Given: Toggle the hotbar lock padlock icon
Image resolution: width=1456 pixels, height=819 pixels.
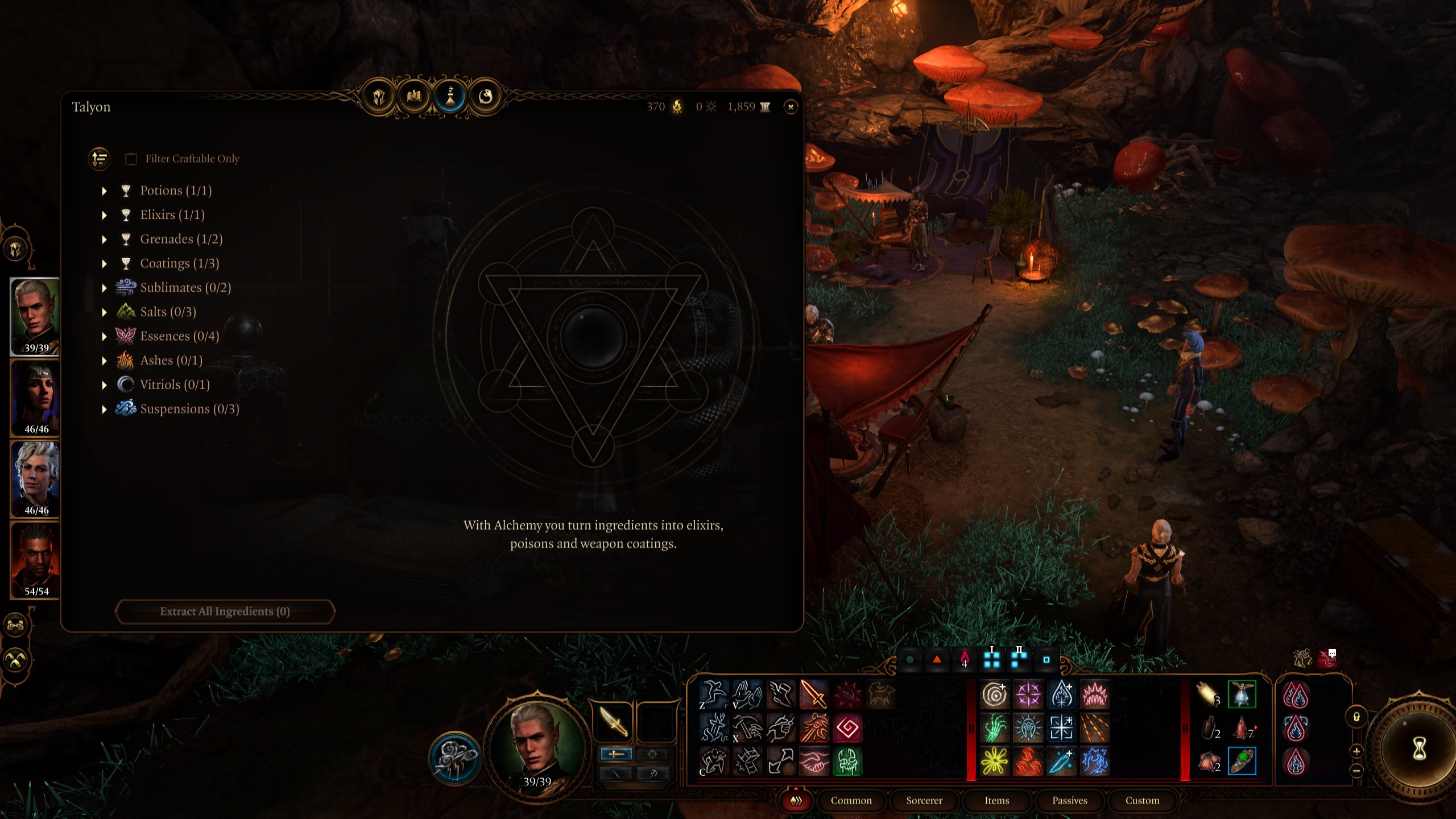Looking at the screenshot, I should click(x=1356, y=717).
